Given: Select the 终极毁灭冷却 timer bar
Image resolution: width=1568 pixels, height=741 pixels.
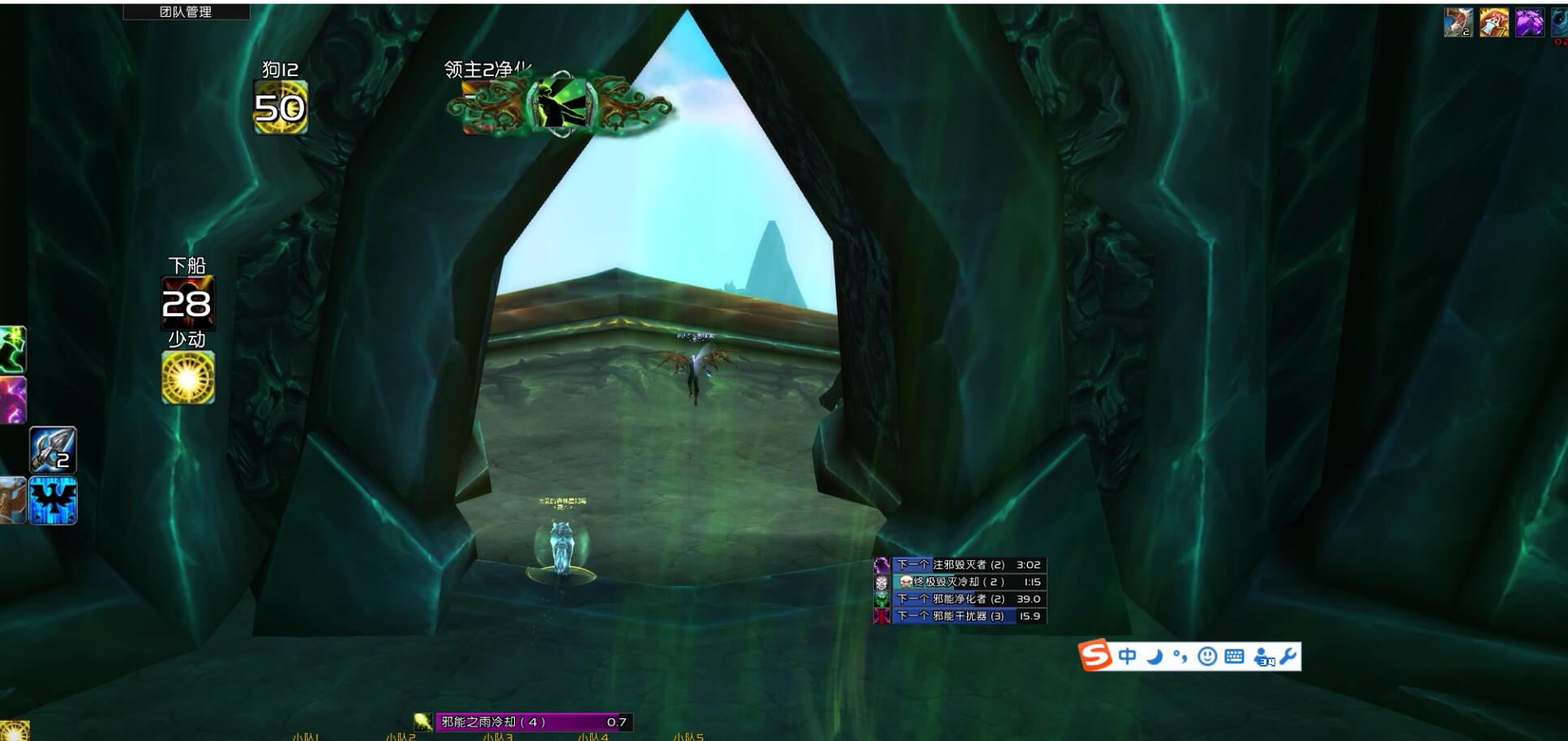Looking at the screenshot, I should (x=969, y=582).
